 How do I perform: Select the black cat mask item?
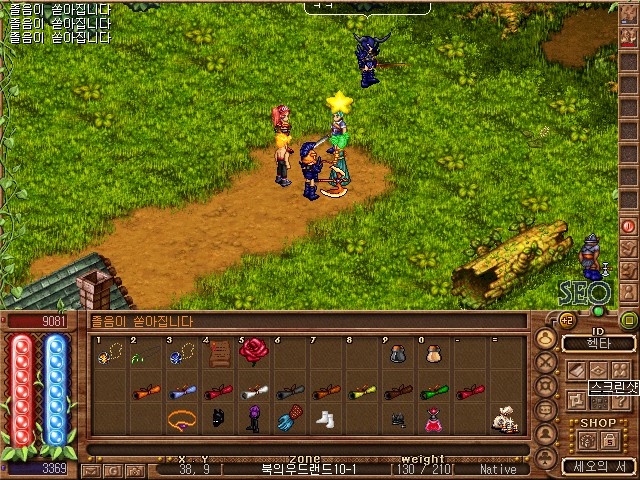(x=218, y=419)
